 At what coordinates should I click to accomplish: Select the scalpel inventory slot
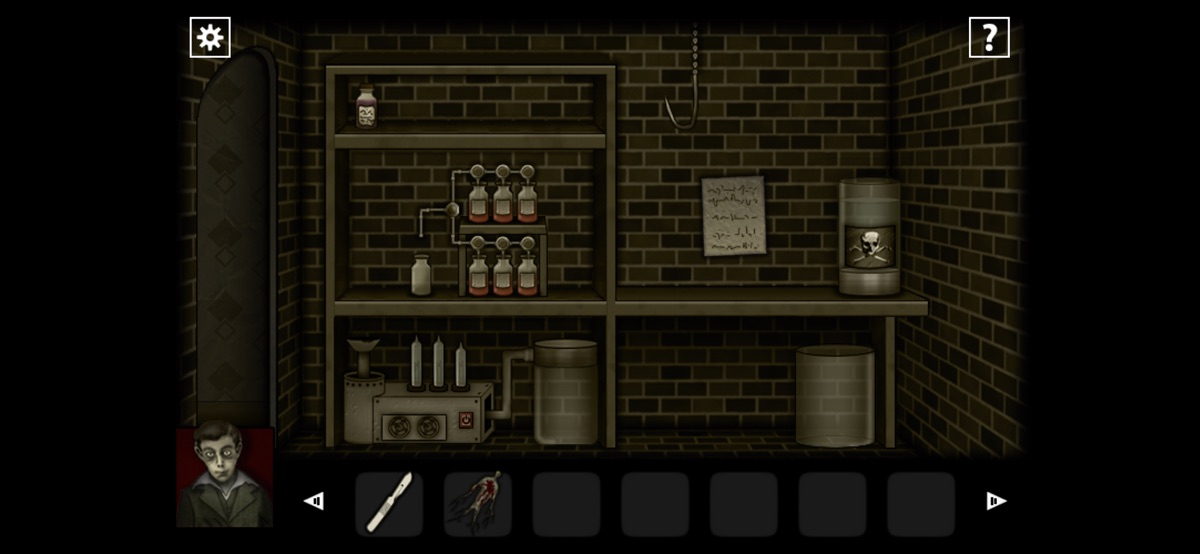coord(389,503)
